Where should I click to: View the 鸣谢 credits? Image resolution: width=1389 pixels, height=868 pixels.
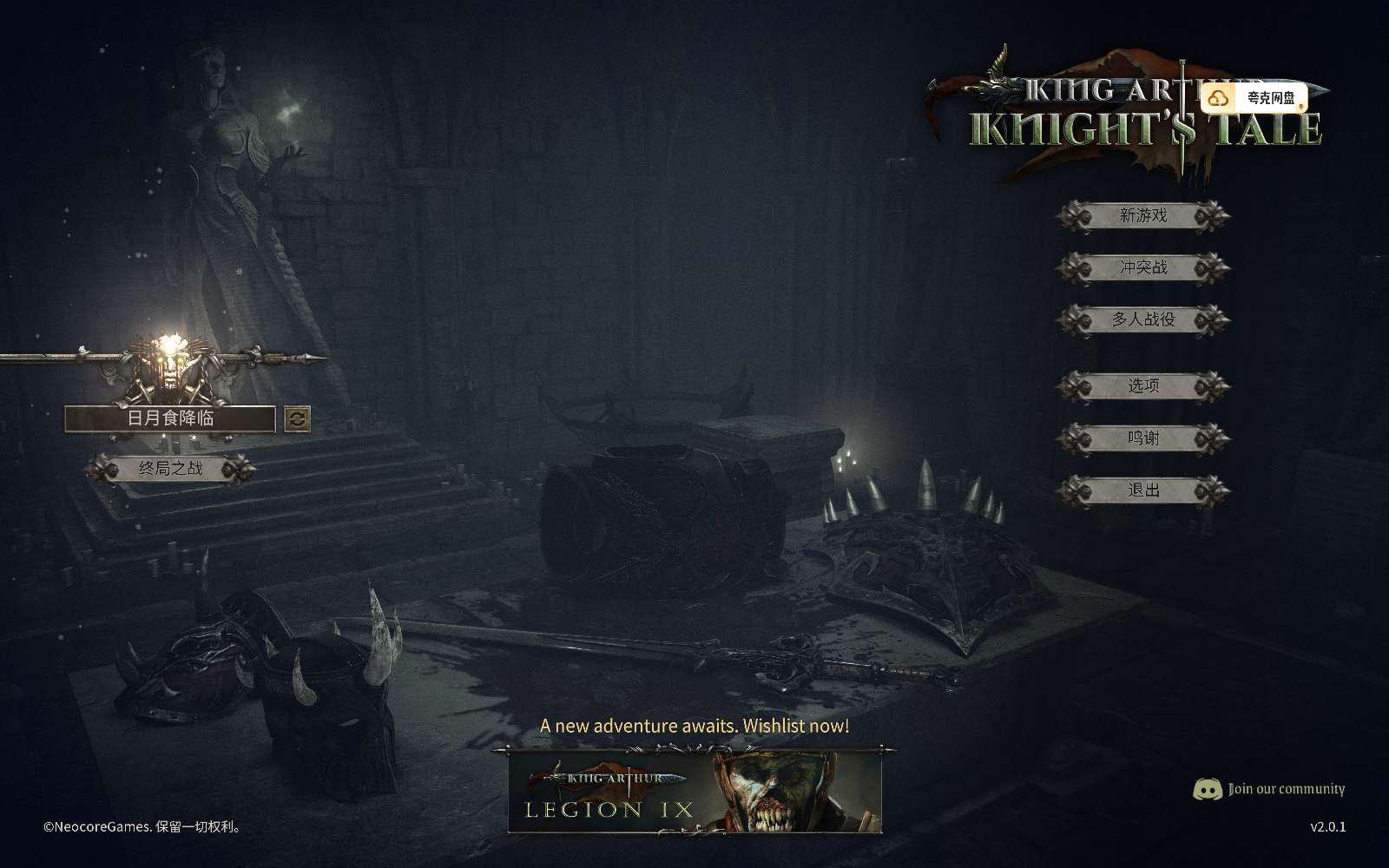click(1142, 438)
